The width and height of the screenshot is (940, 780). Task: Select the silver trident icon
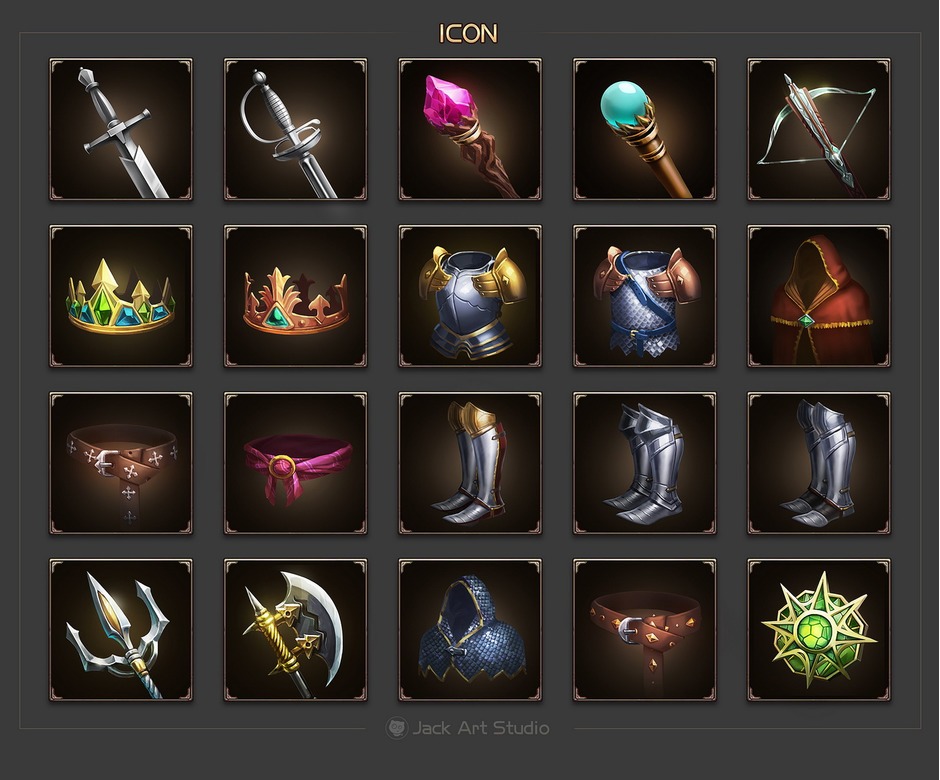[x=121, y=630]
